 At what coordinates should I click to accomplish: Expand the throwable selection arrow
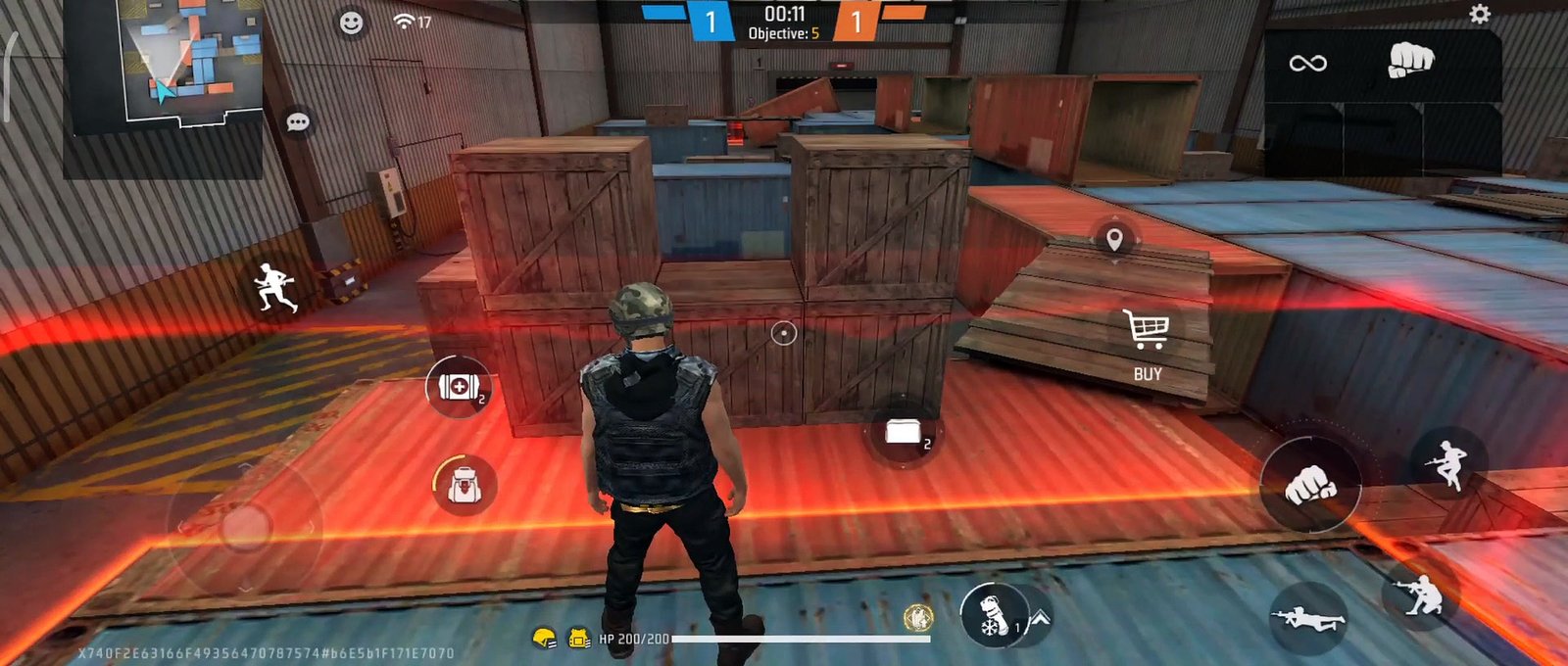coord(1040,618)
